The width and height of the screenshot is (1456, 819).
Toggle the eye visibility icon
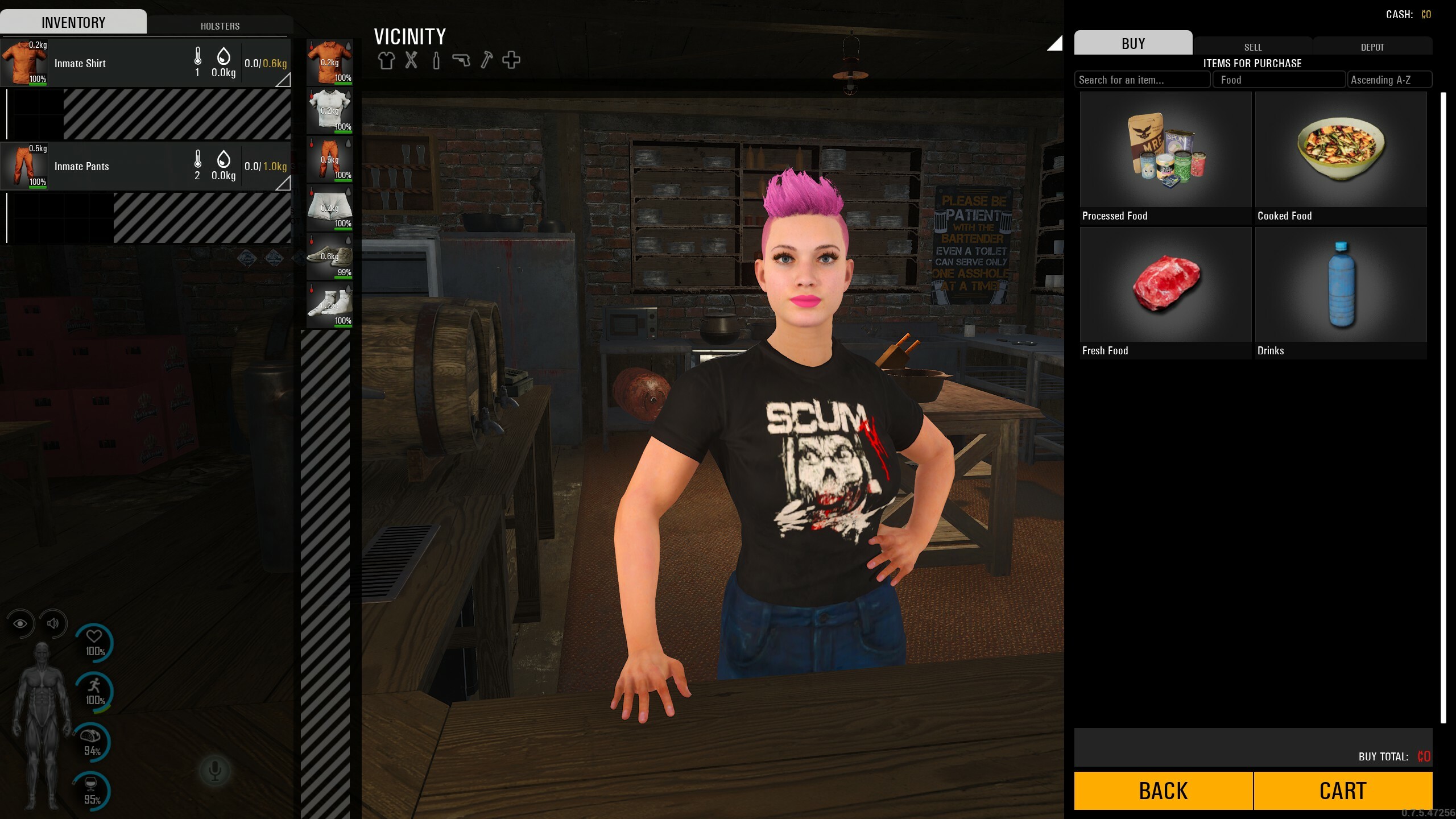20,623
